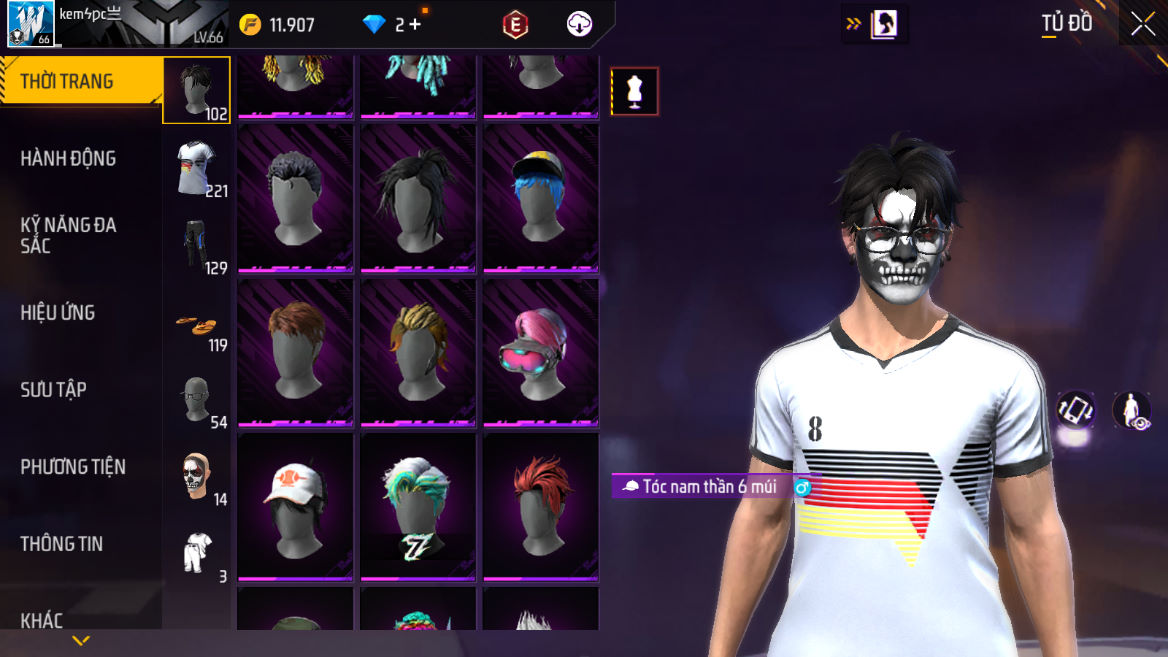Screen dimensions: 1168x657
Task: Select the white and orange cap hairstyle
Action: [x=295, y=506]
